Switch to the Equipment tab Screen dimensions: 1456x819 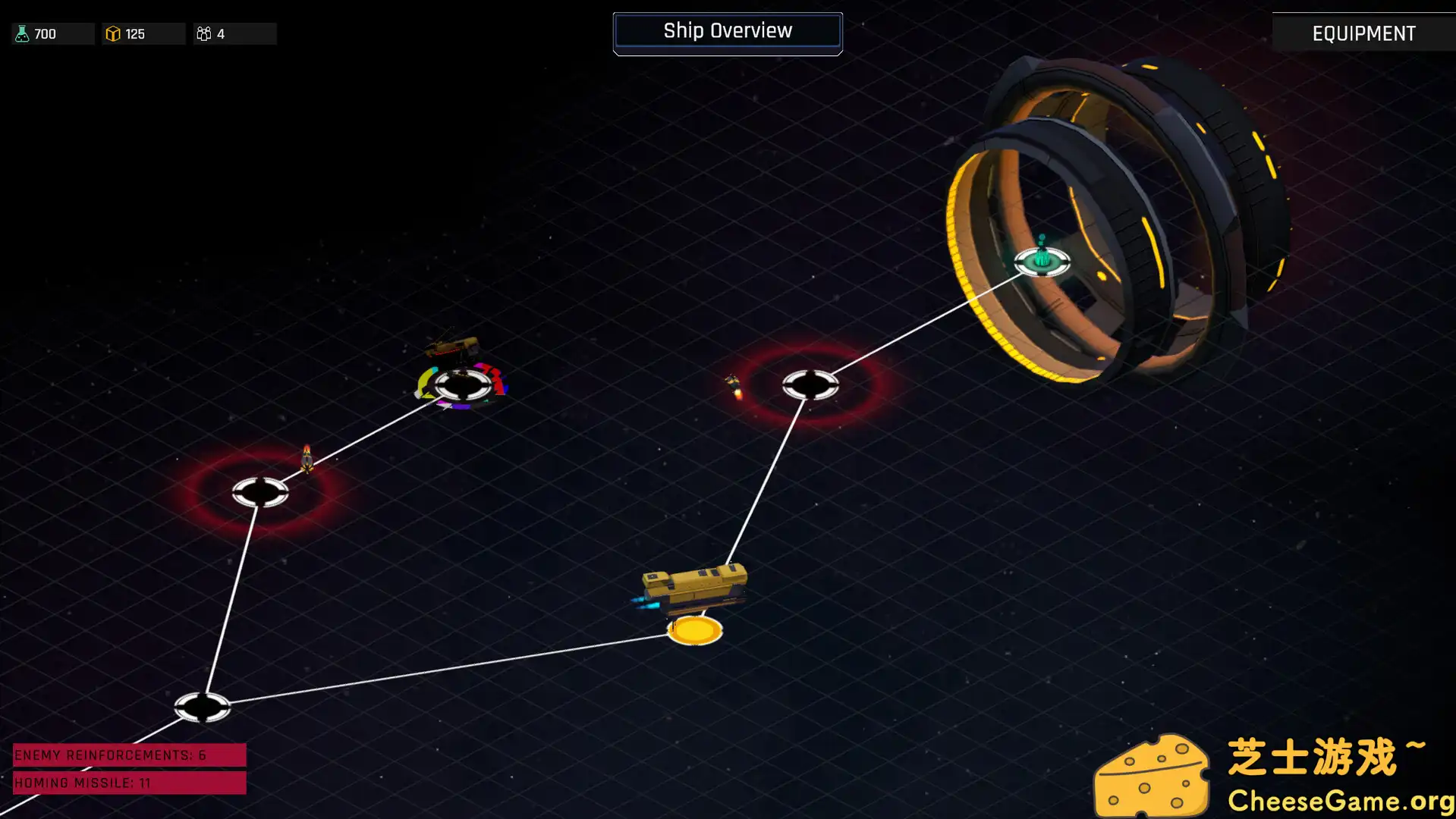1363,33
